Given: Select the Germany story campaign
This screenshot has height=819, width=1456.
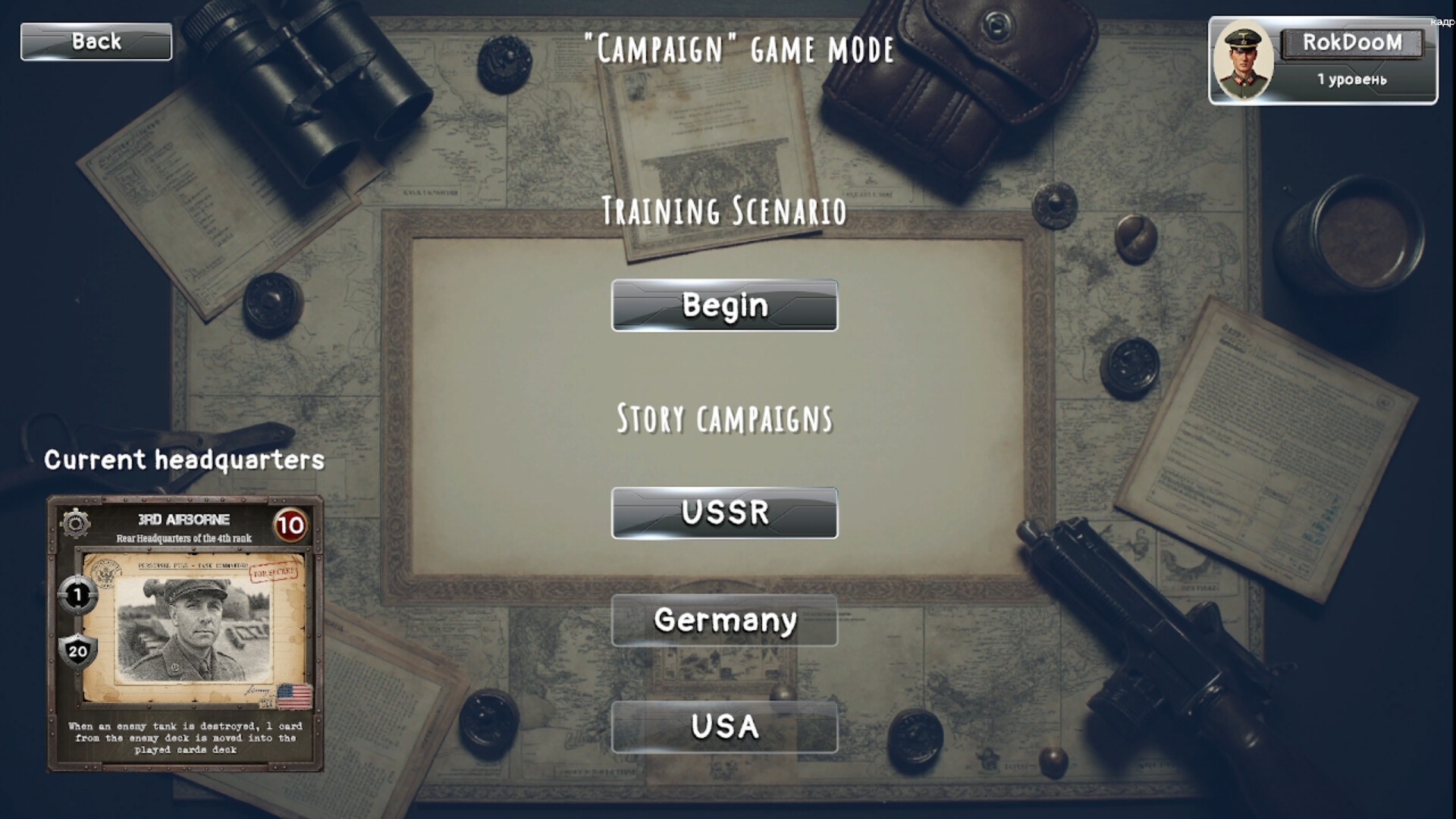Looking at the screenshot, I should 724,620.
